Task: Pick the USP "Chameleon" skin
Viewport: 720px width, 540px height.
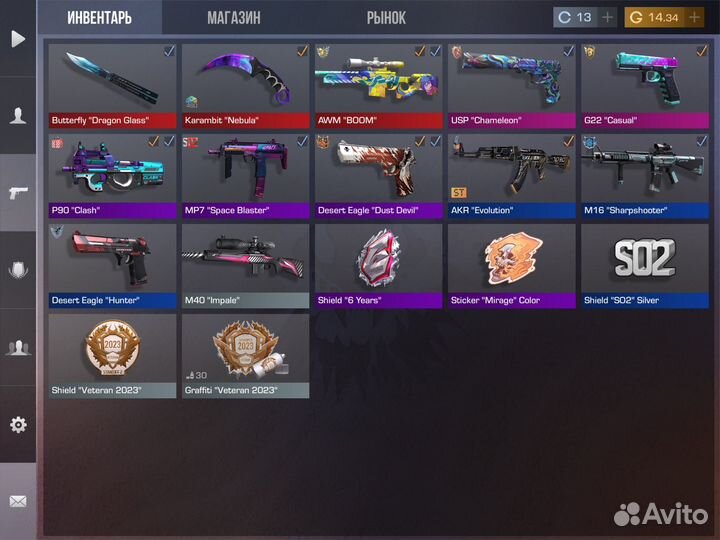Action: tap(511, 85)
